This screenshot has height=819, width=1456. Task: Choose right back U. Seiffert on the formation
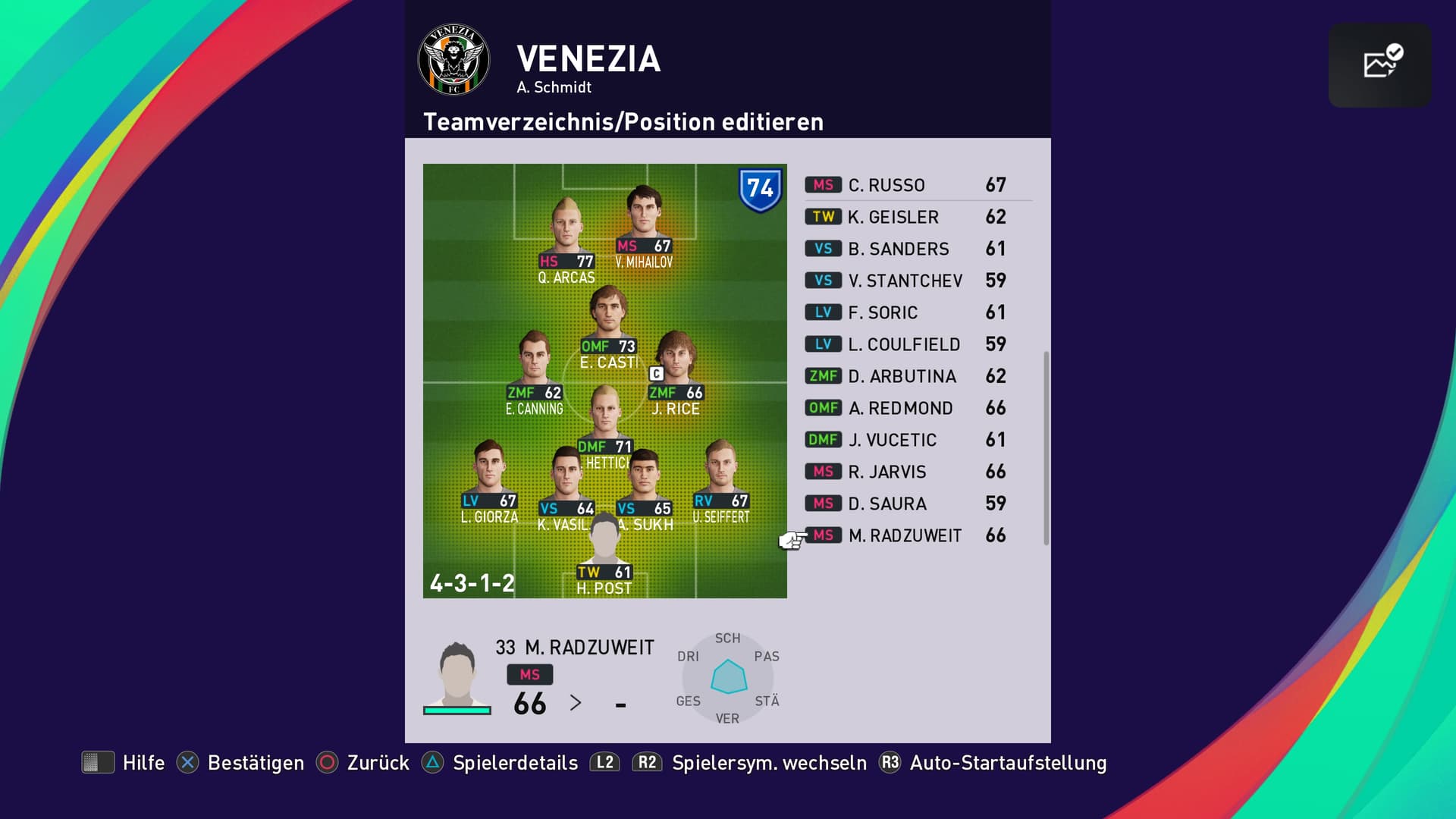[x=720, y=474]
